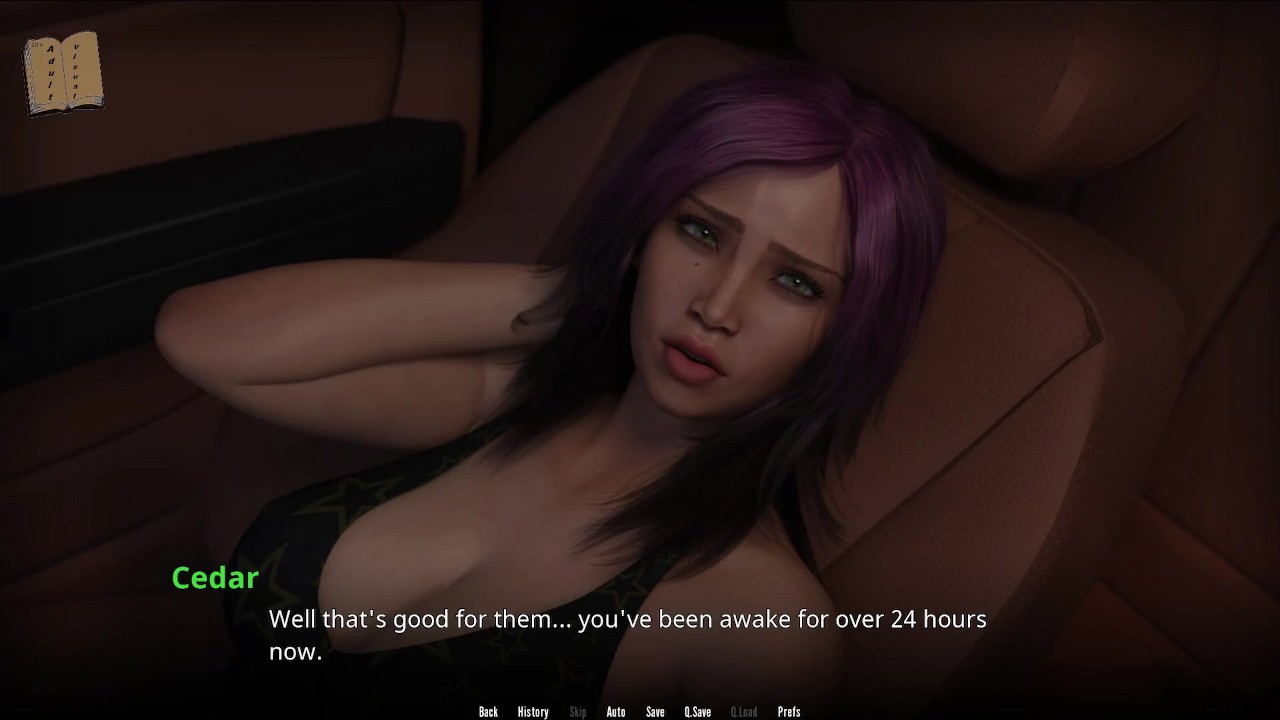
Task: Go Back to the previous dialogue line
Action: [x=488, y=712]
